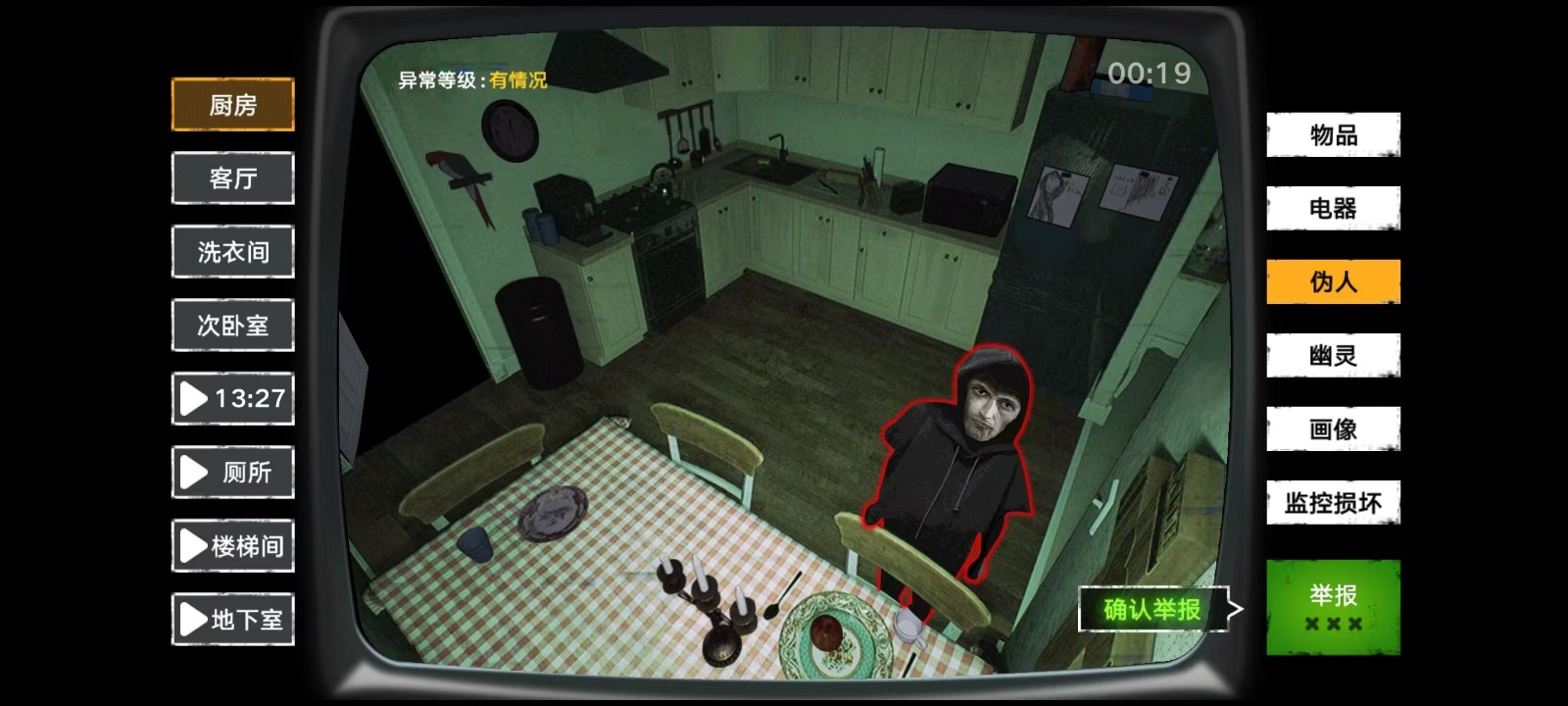Enable the 画像 anomaly category
The width and height of the screenshot is (1568, 706).
point(1333,428)
